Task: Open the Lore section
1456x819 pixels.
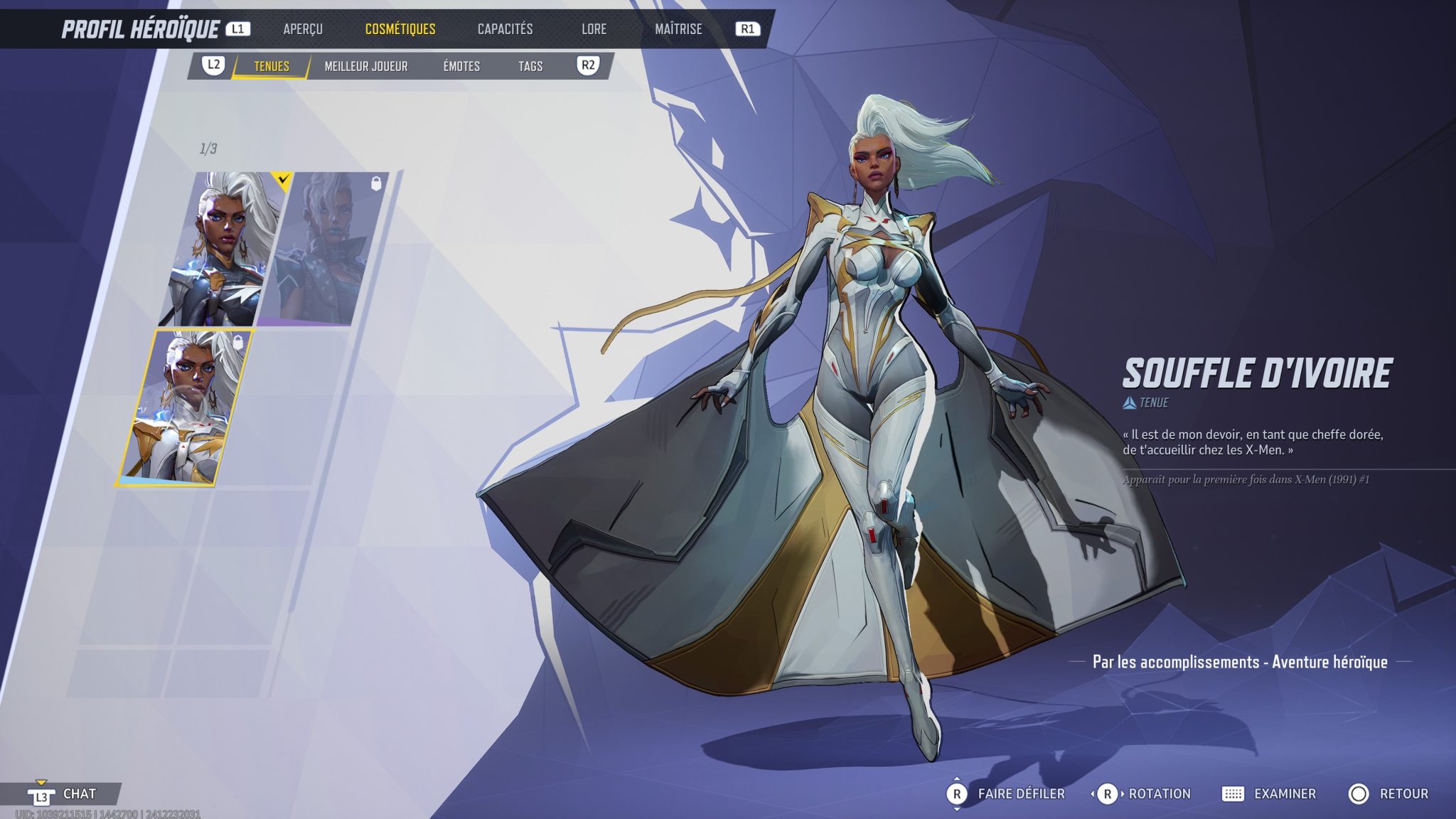Action: pos(594,30)
